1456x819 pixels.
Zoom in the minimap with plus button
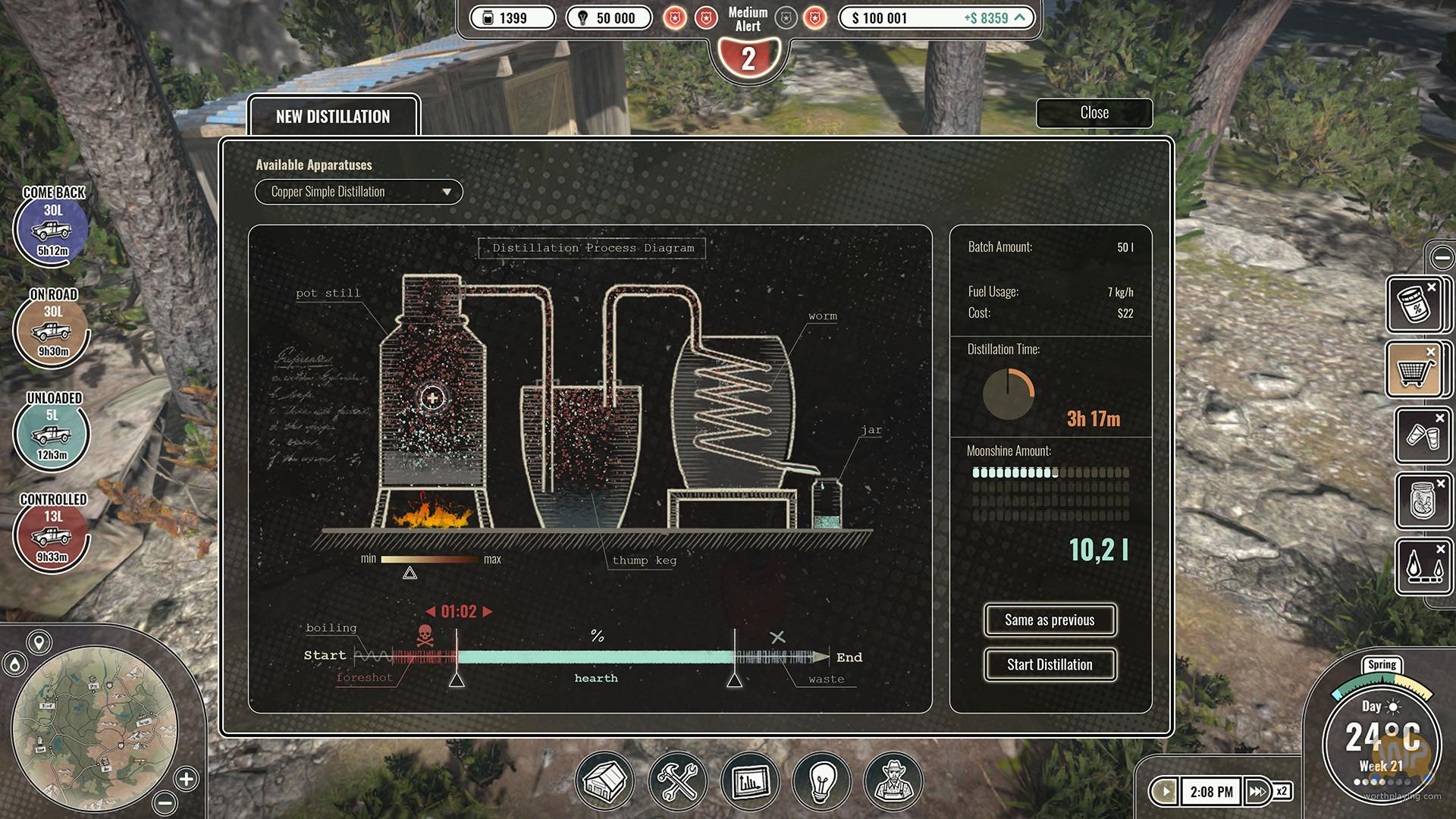(187, 778)
